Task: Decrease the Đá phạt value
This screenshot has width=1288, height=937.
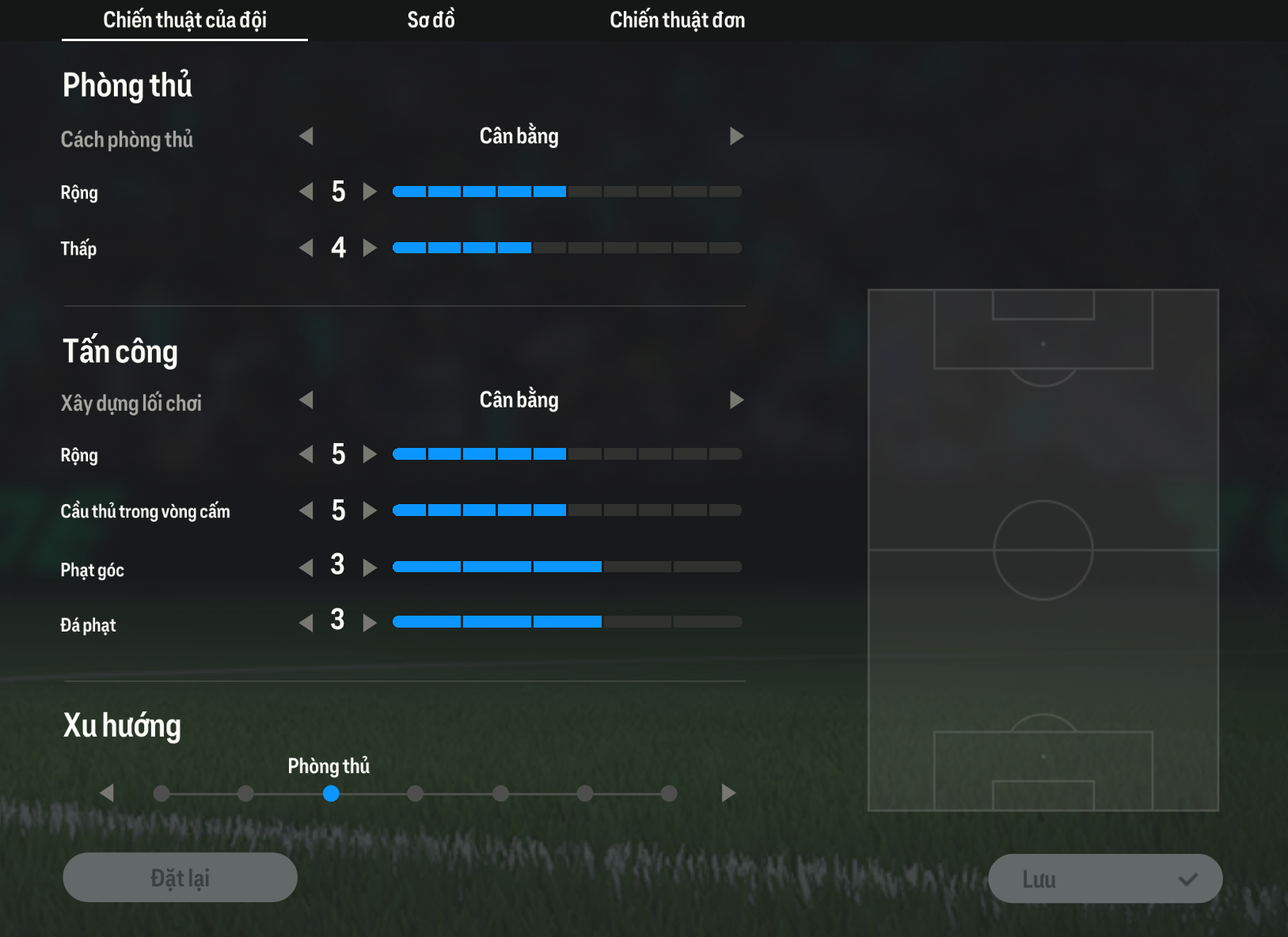Action: (306, 623)
